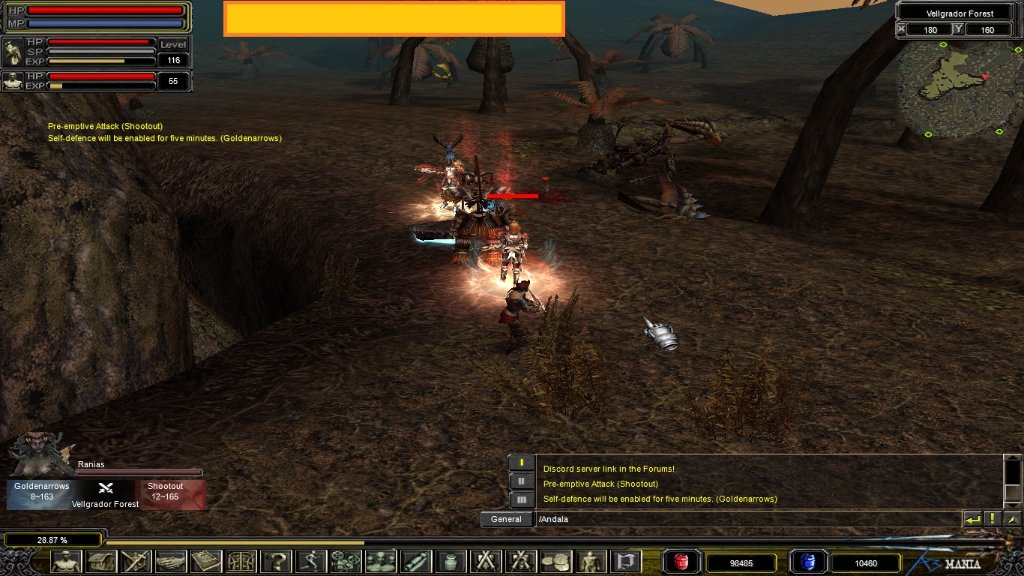
Task: Select the pet portrait in status panel
Action: click(x=13, y=52)
